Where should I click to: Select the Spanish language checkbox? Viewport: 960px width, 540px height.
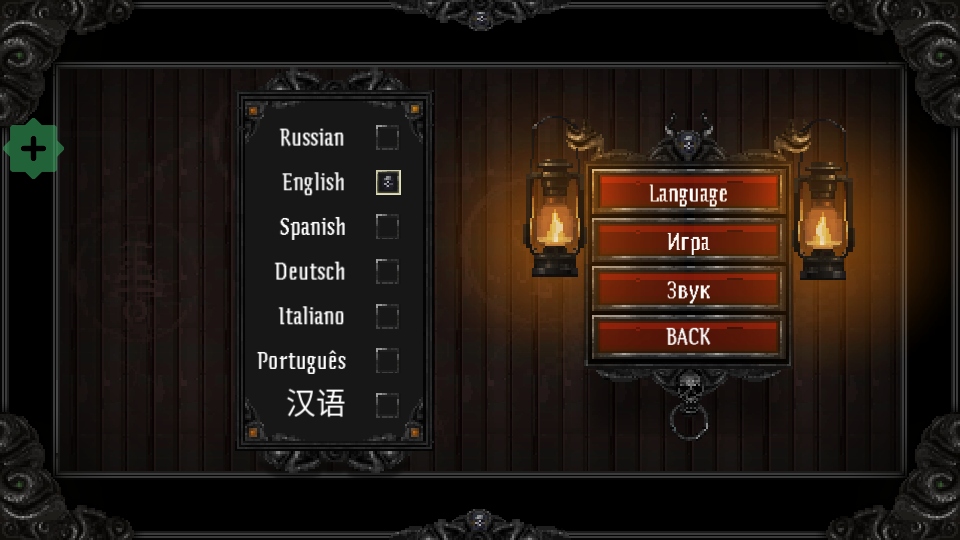(x=387, y=227)
